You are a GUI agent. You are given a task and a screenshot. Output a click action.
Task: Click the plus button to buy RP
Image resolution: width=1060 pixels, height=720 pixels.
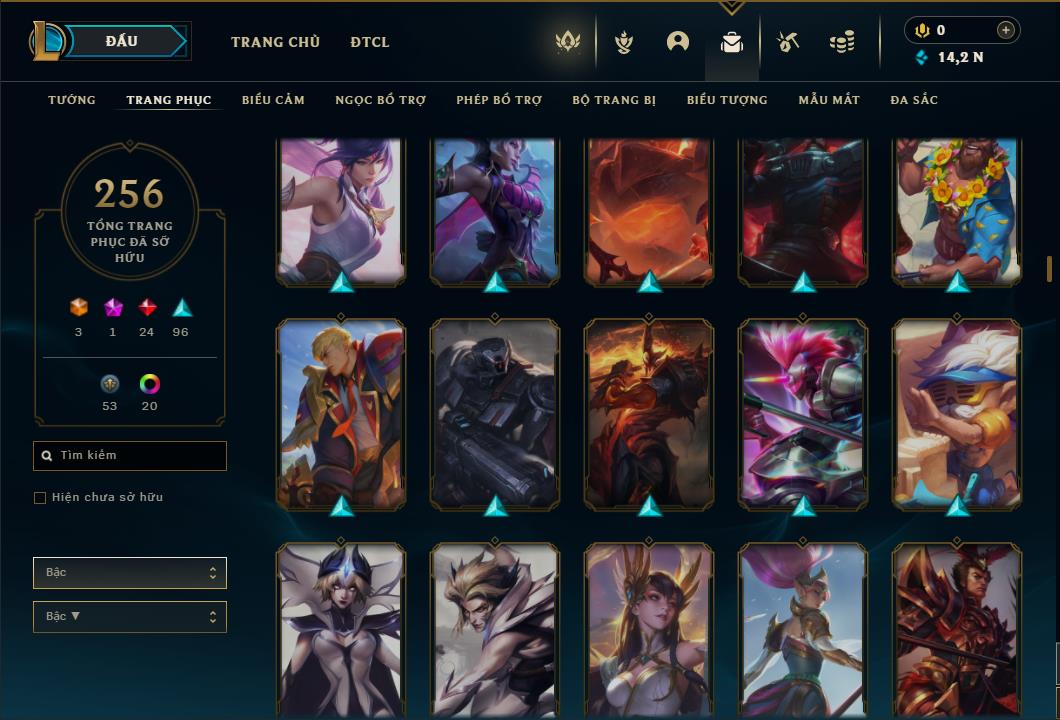[x=1006, y=30]
